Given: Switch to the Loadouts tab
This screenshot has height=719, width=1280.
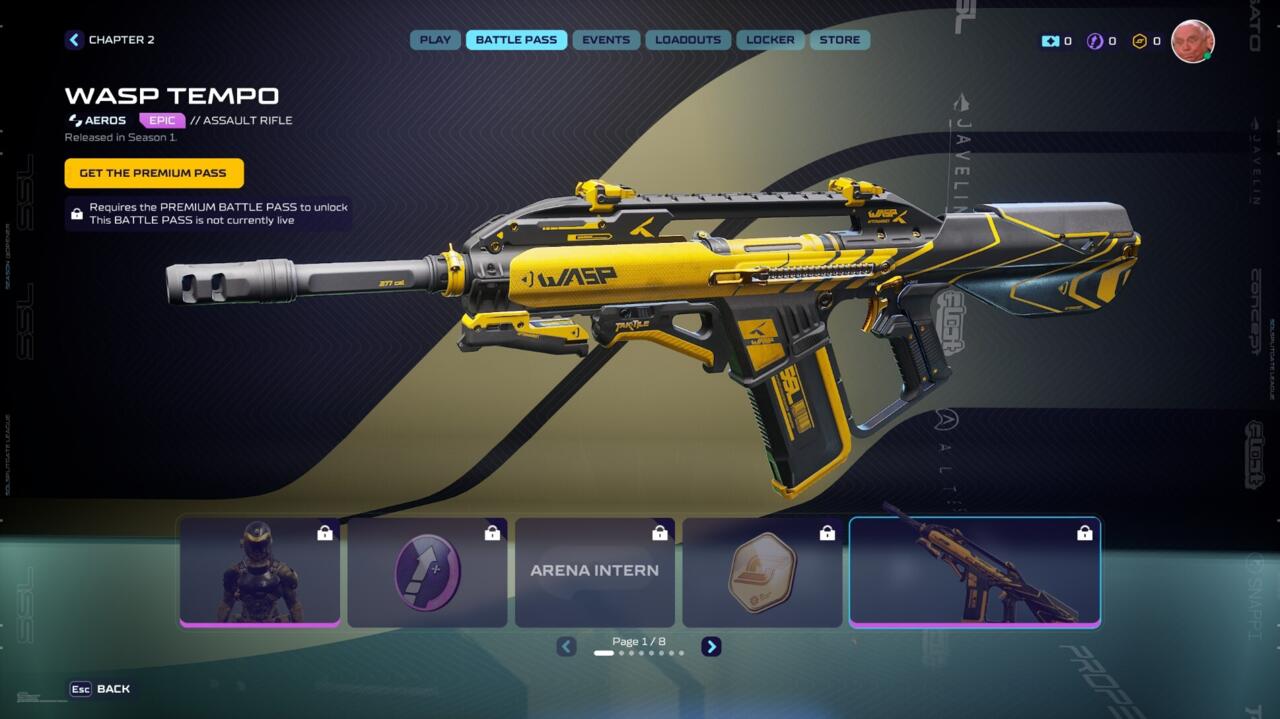Looking at the screenshot, I should (688, 40).
